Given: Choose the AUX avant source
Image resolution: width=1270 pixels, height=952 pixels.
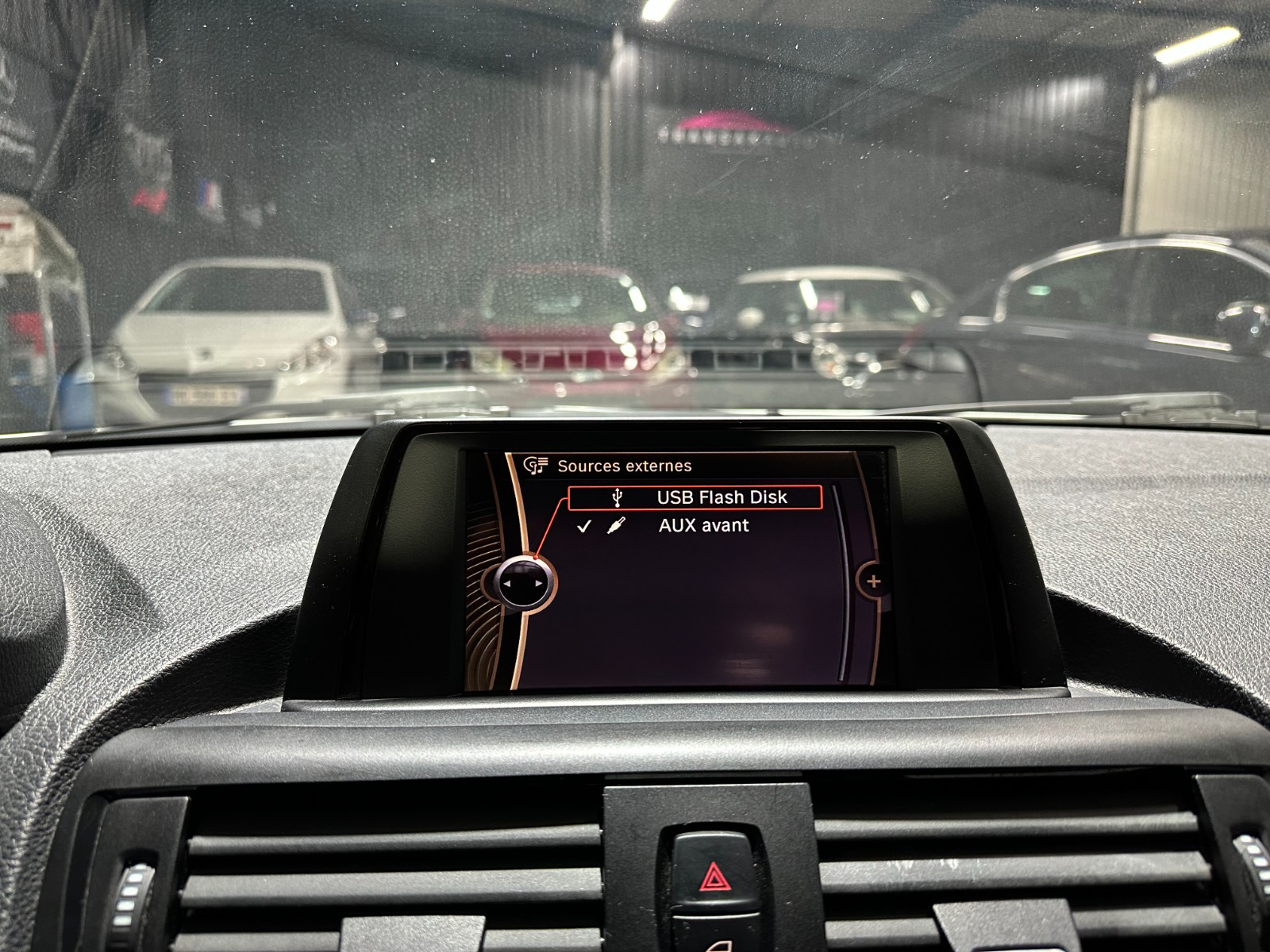Looking at the screenshot, I should pyautogui.click(x=702, y=525).
